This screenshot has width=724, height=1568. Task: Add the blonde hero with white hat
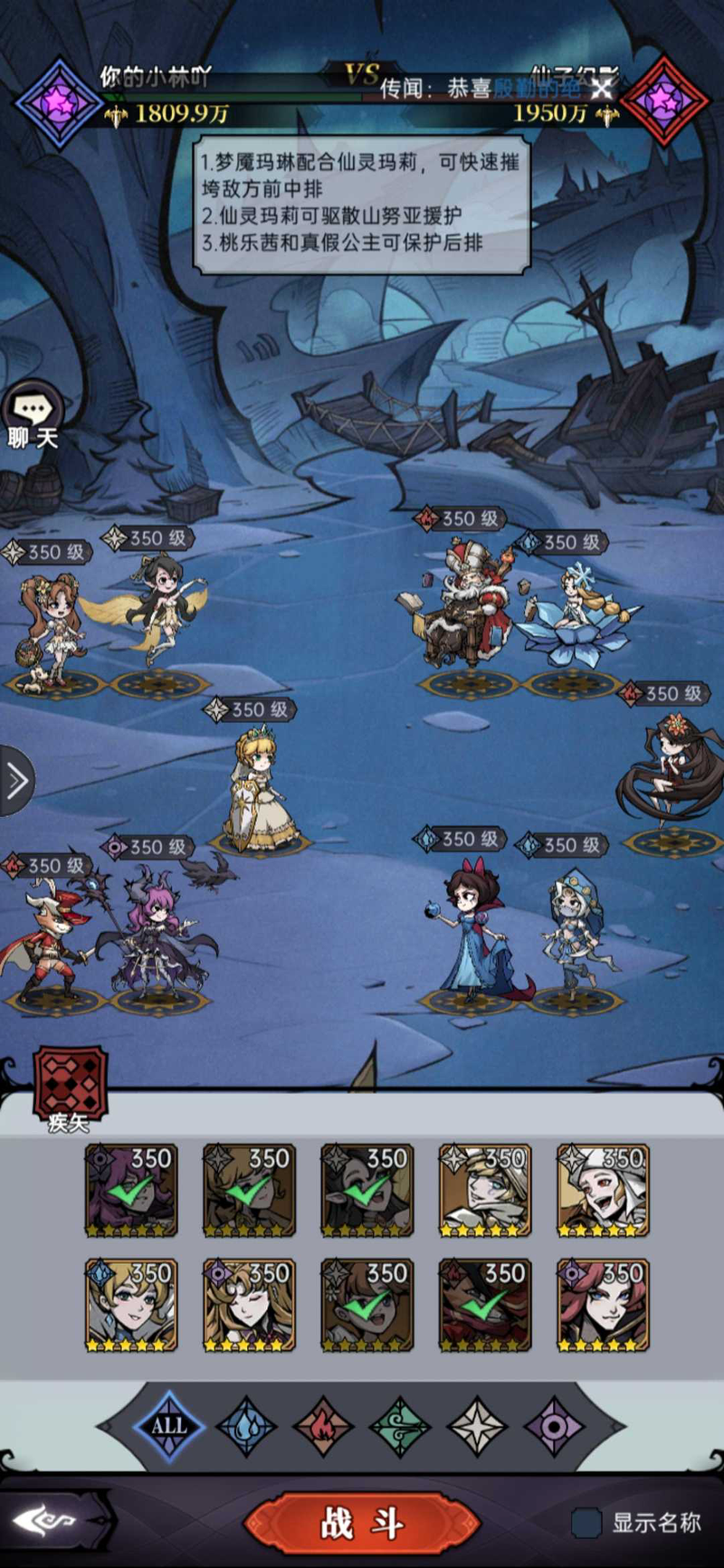click(x=485, y=1190)
